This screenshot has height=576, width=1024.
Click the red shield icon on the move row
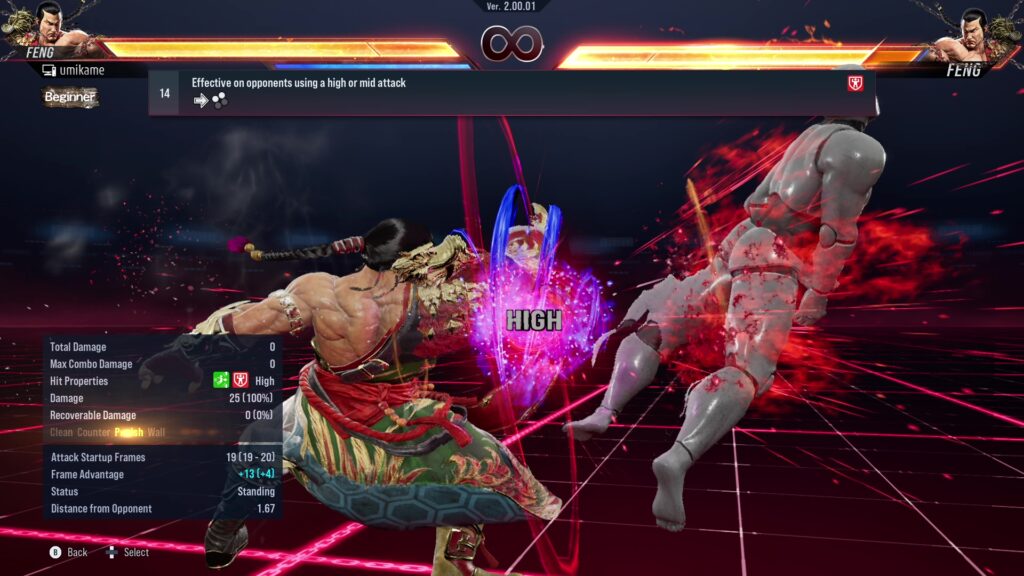855,84
